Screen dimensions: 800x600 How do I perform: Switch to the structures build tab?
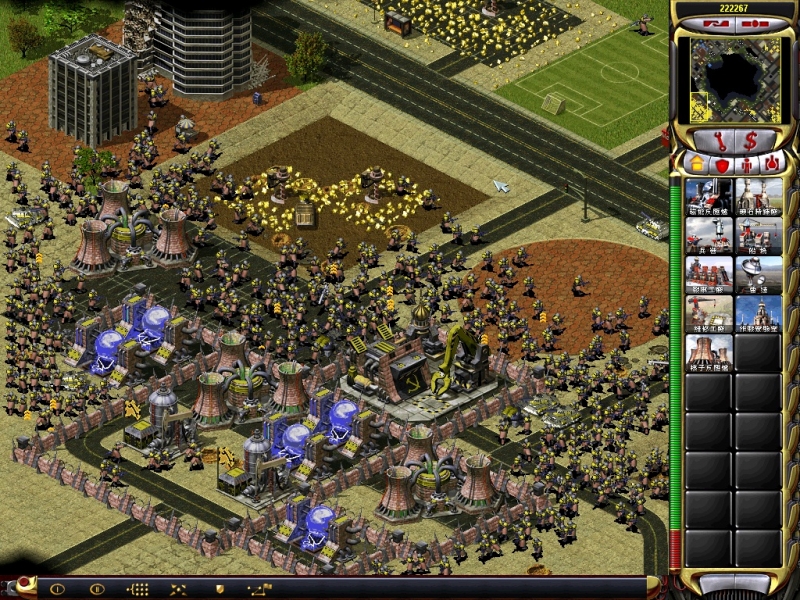pyautogui.click(x=696, y=162)
